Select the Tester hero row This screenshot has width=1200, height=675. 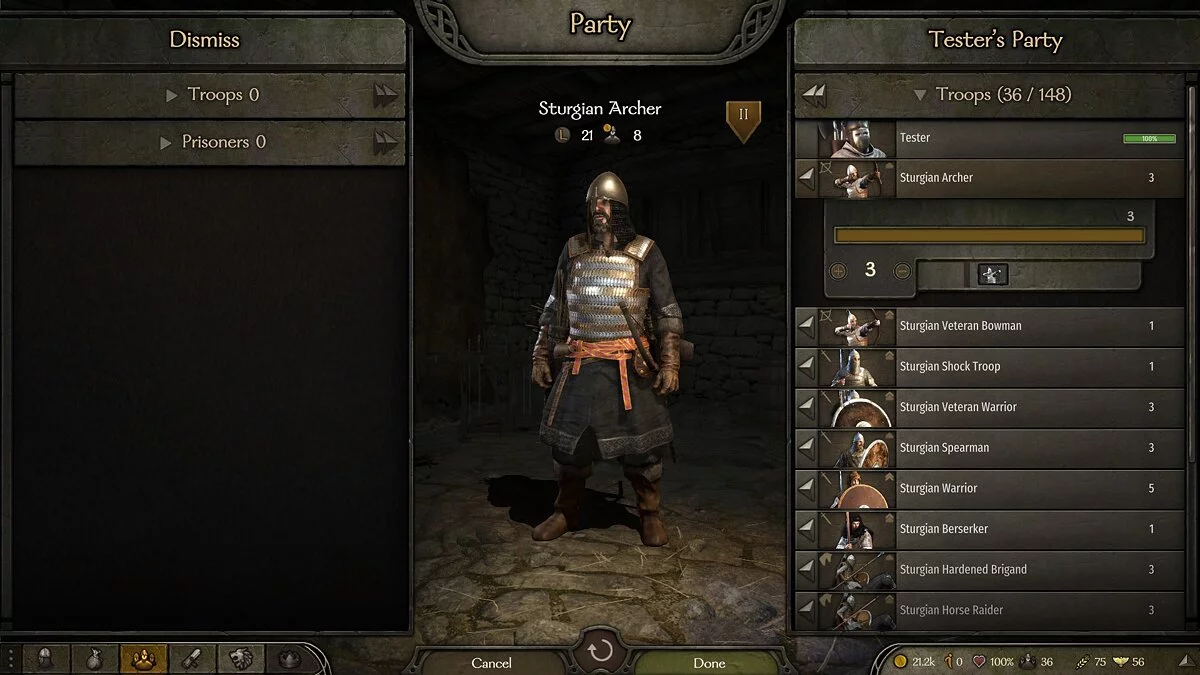pos(990,138)
